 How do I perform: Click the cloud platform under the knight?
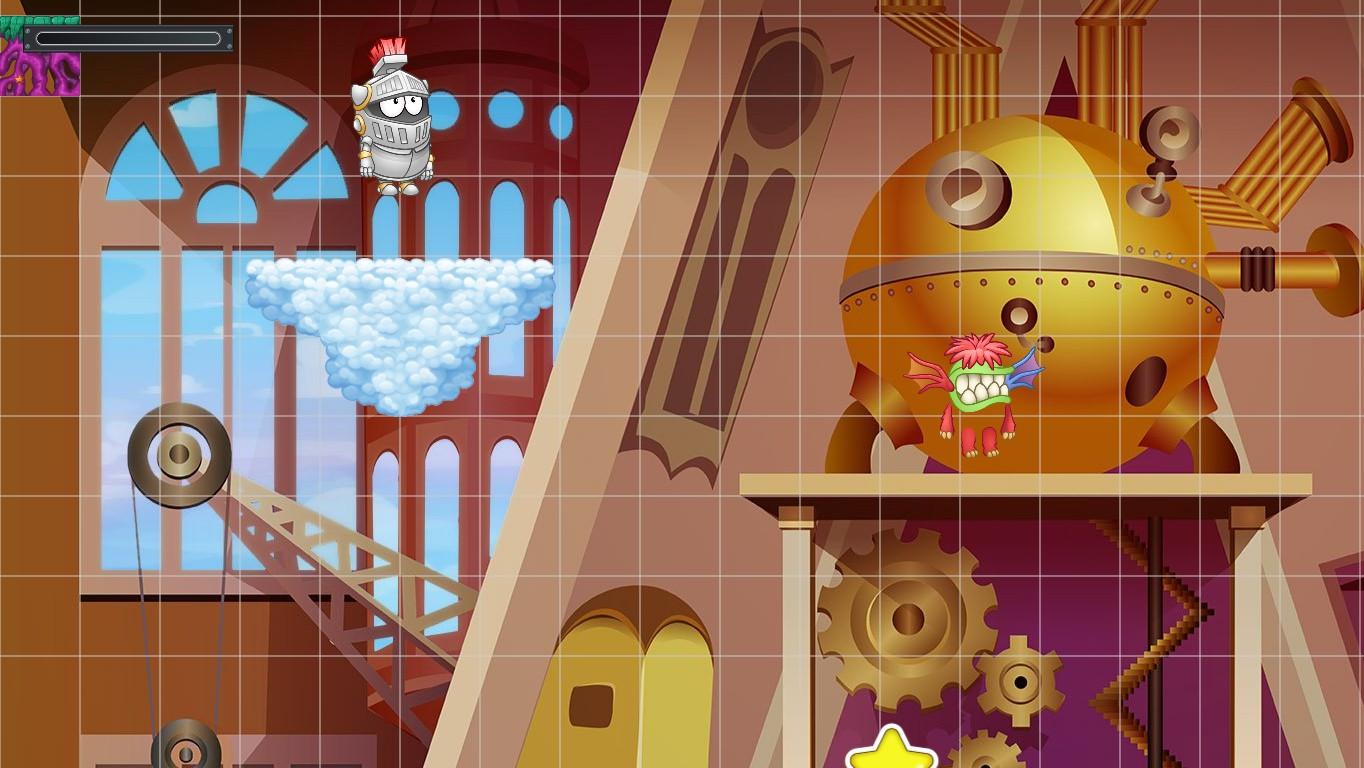400,310
